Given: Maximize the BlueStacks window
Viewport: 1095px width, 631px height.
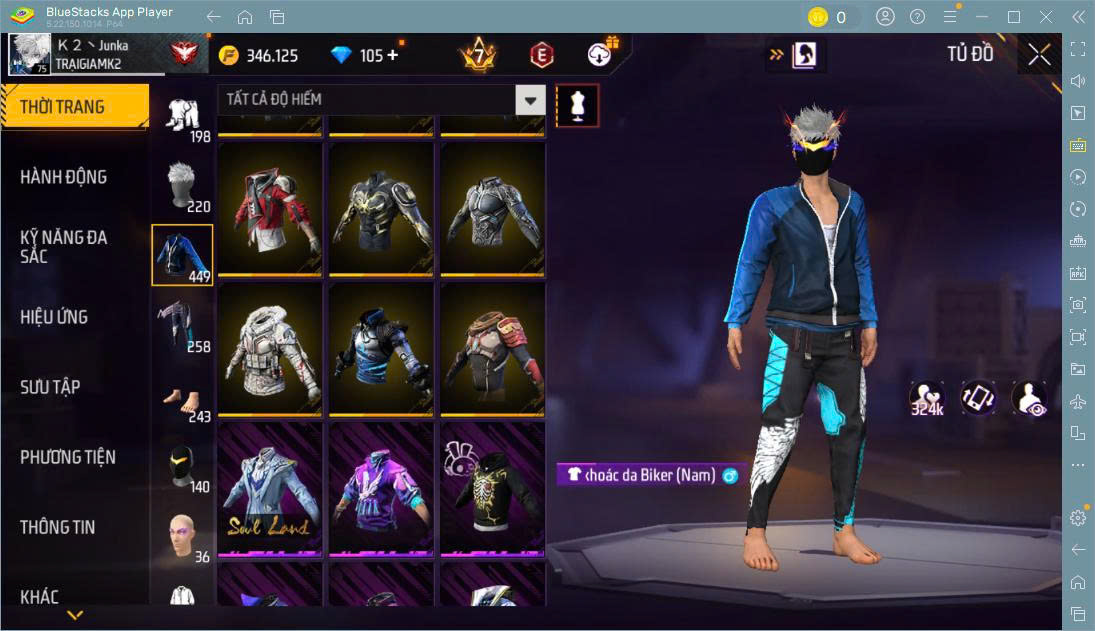Looking at the screenshot, I should click(1014, 16).
